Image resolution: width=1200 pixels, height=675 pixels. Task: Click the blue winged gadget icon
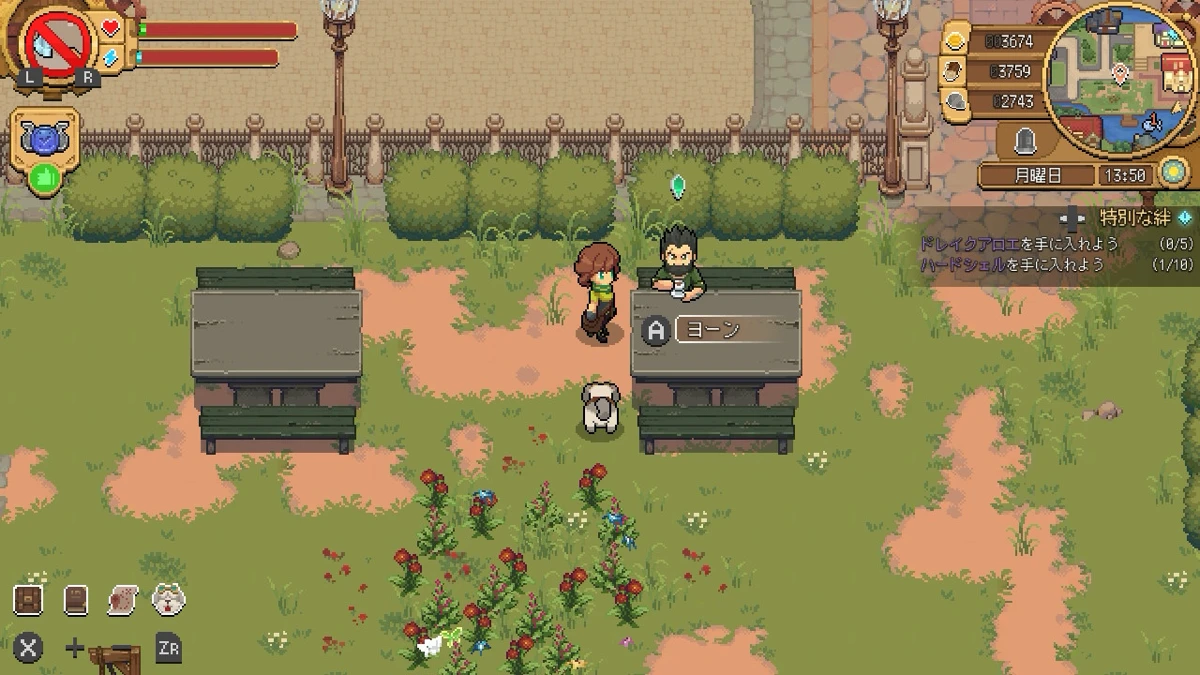pyautogui.click(x=45, y=139)
